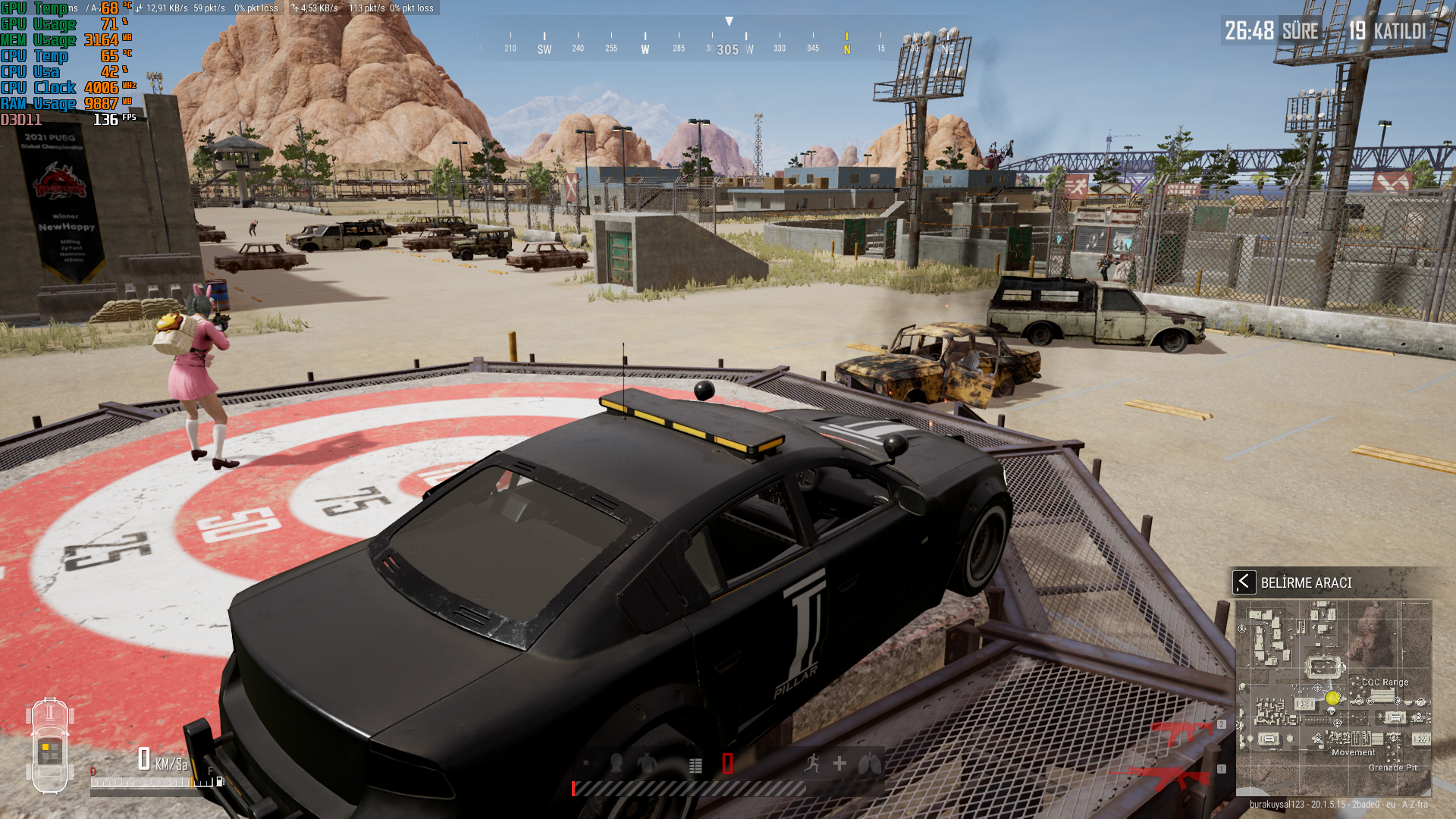This screenshot has width=1456, height=819.
Task: Click the vehicle seat layout icon
Action: 50,745
